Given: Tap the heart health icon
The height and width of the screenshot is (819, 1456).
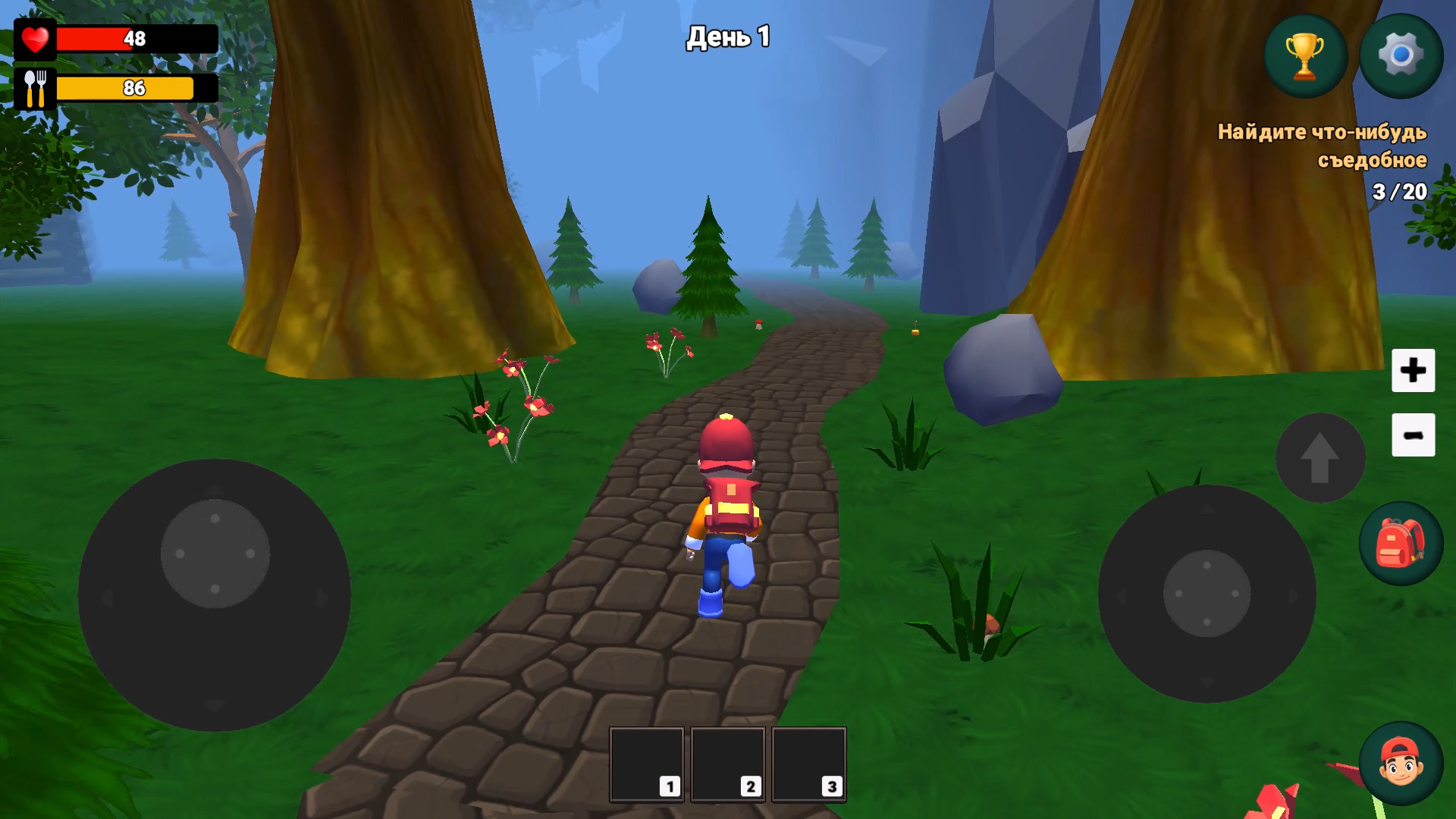Looking at the screenshot, I should (x=36, y=37).
